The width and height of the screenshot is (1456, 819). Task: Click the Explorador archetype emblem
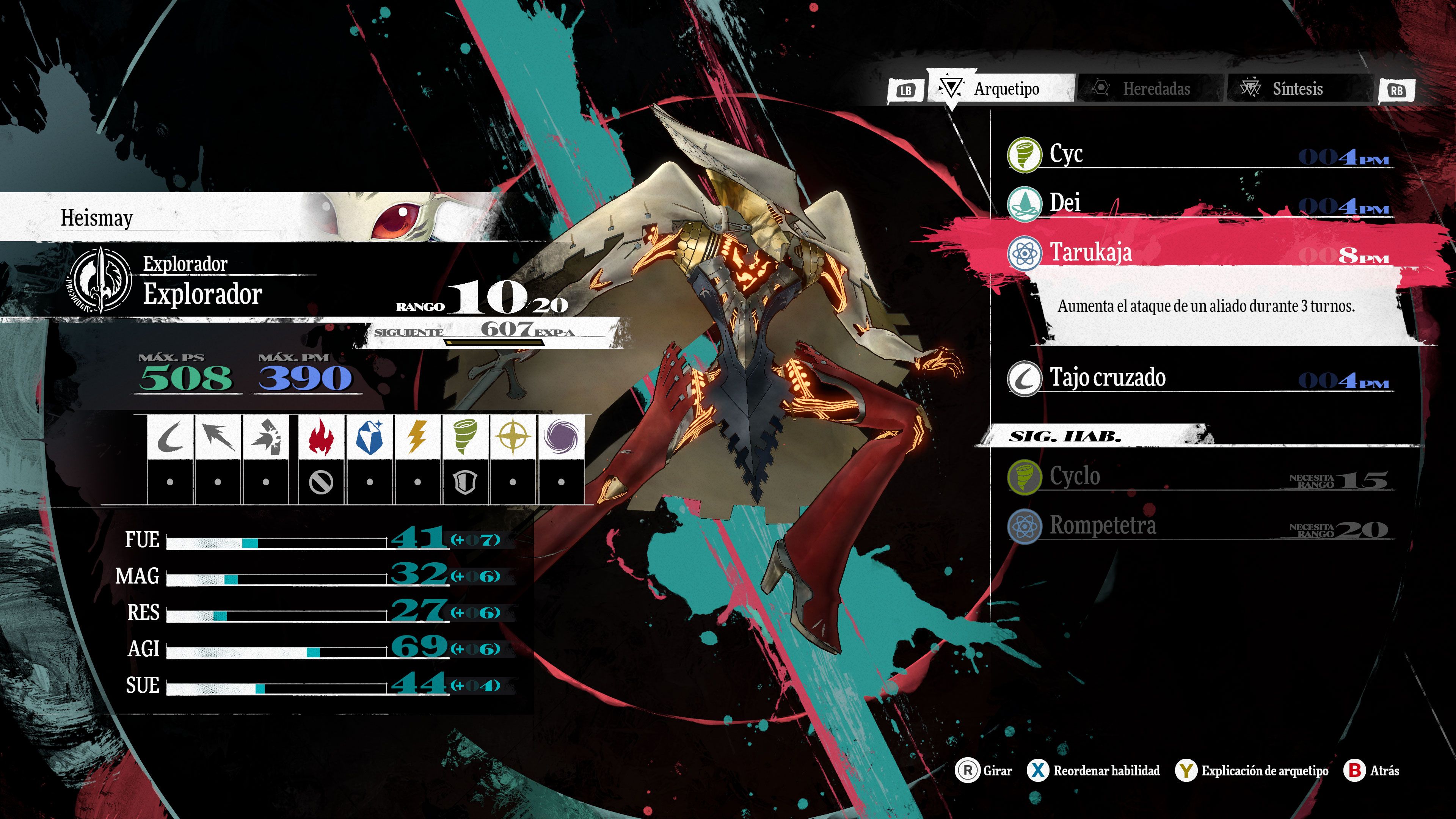[x=100, y=280]
